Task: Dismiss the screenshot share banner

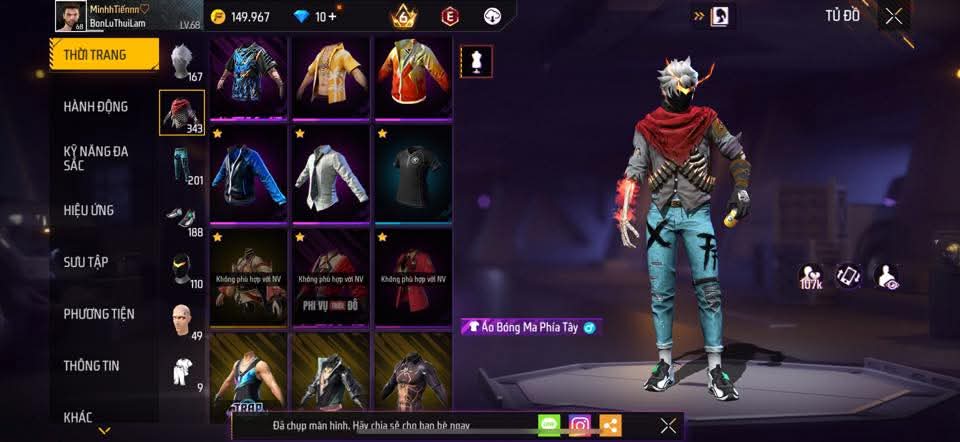Action: pos(668,425)
